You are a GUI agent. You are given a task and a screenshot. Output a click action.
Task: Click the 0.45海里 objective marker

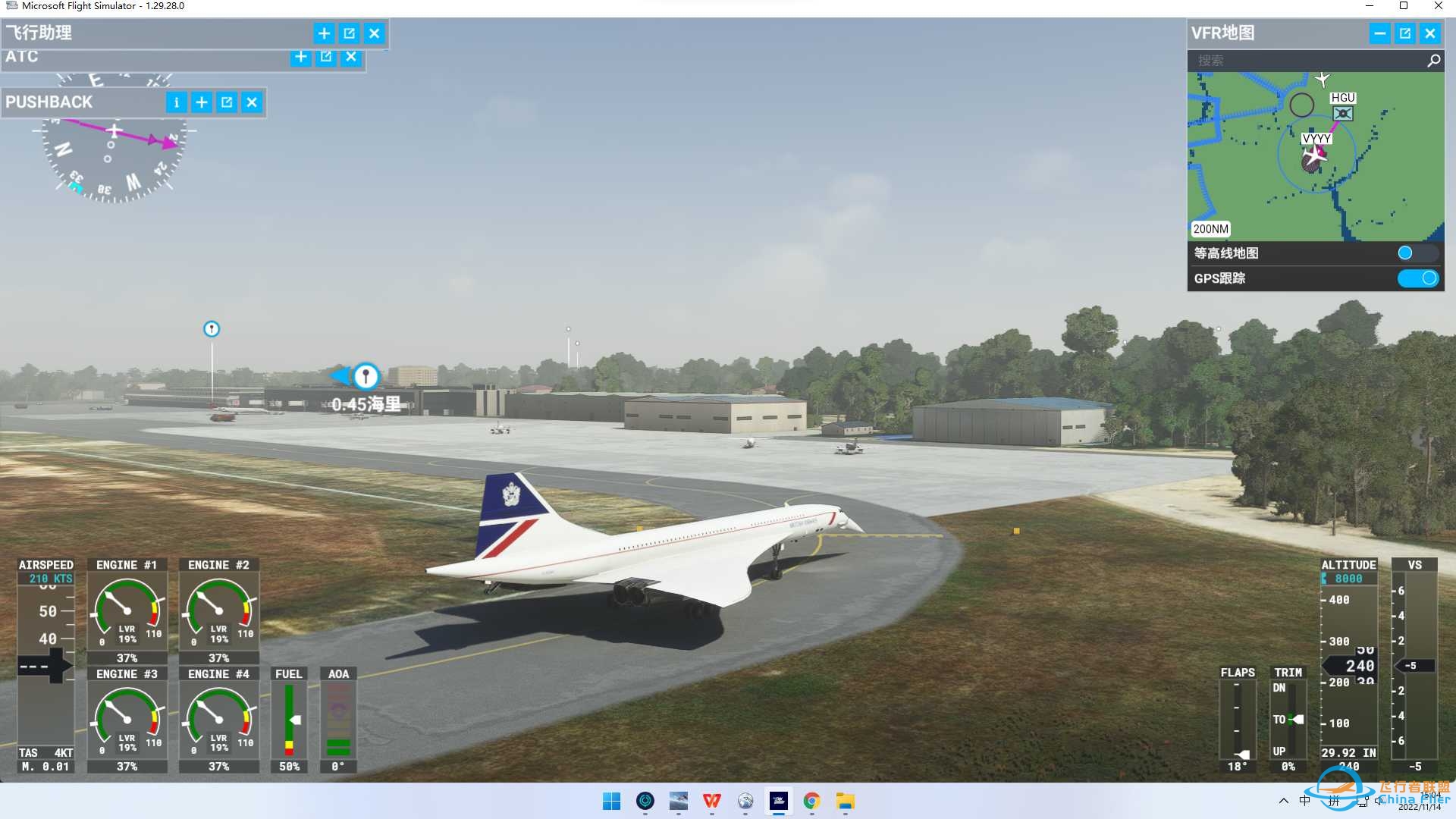coord(366,375)
